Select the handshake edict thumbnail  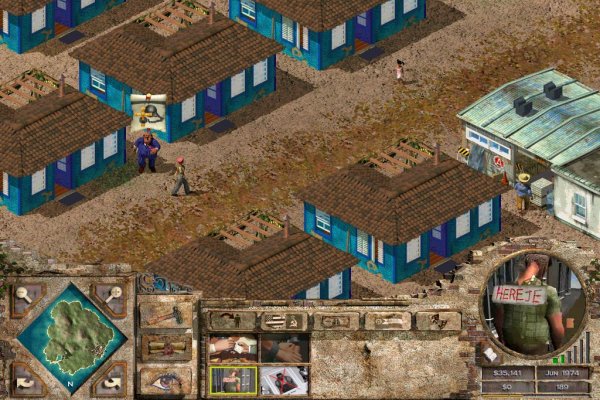click(x=285, y=349)
